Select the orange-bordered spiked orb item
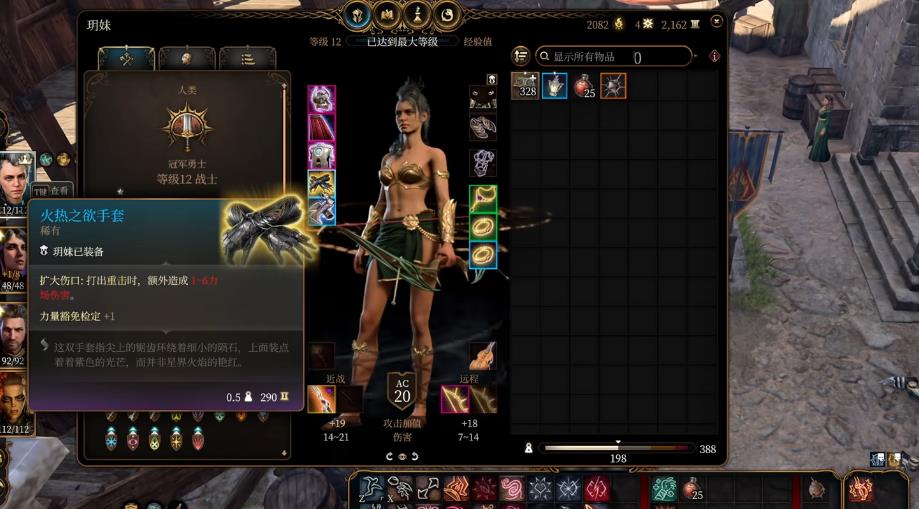Screen dimensions: 919x509 (x=613, y=86)
